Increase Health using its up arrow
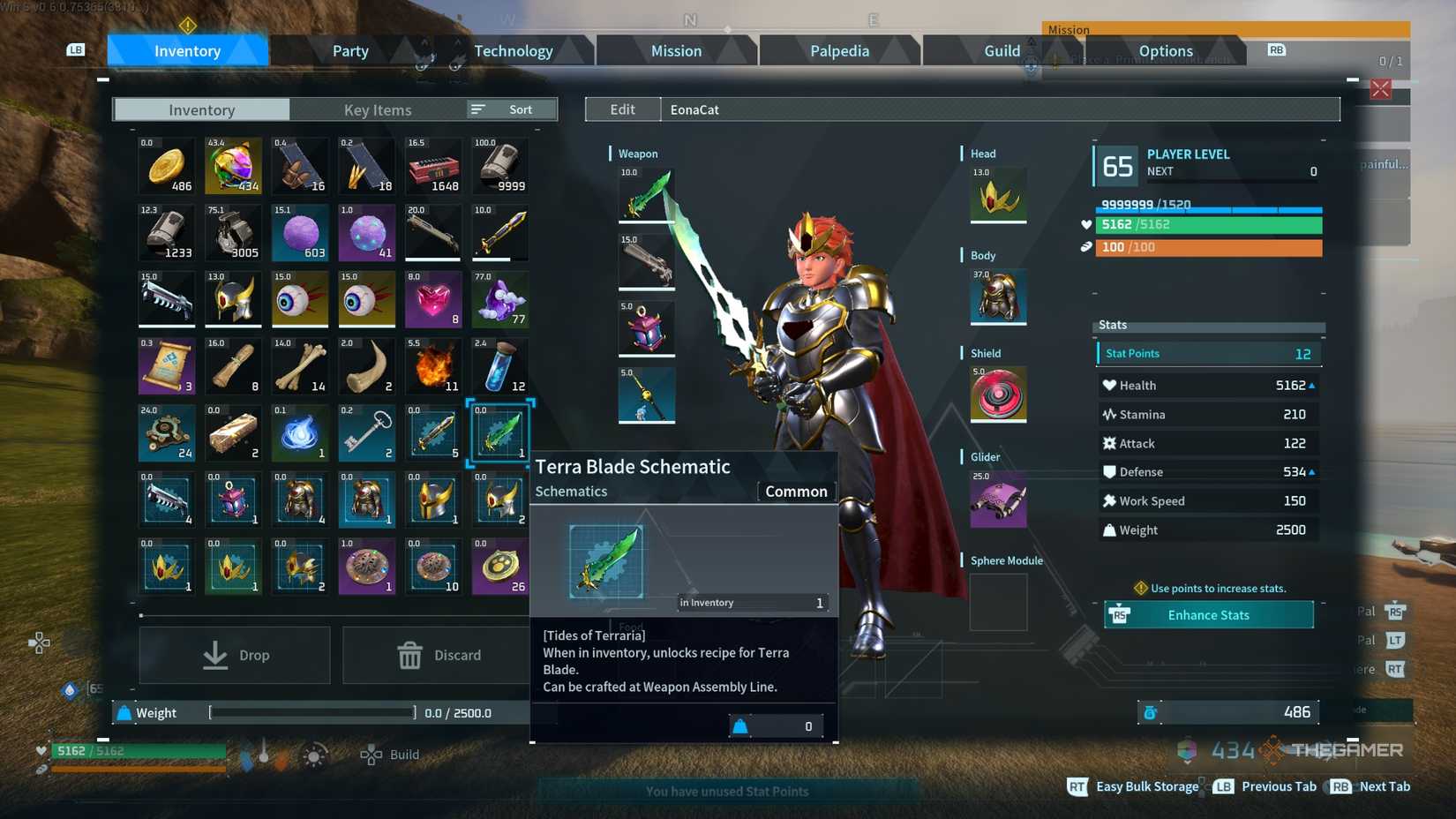The image size is (1456, 819). coord(1313,385)
